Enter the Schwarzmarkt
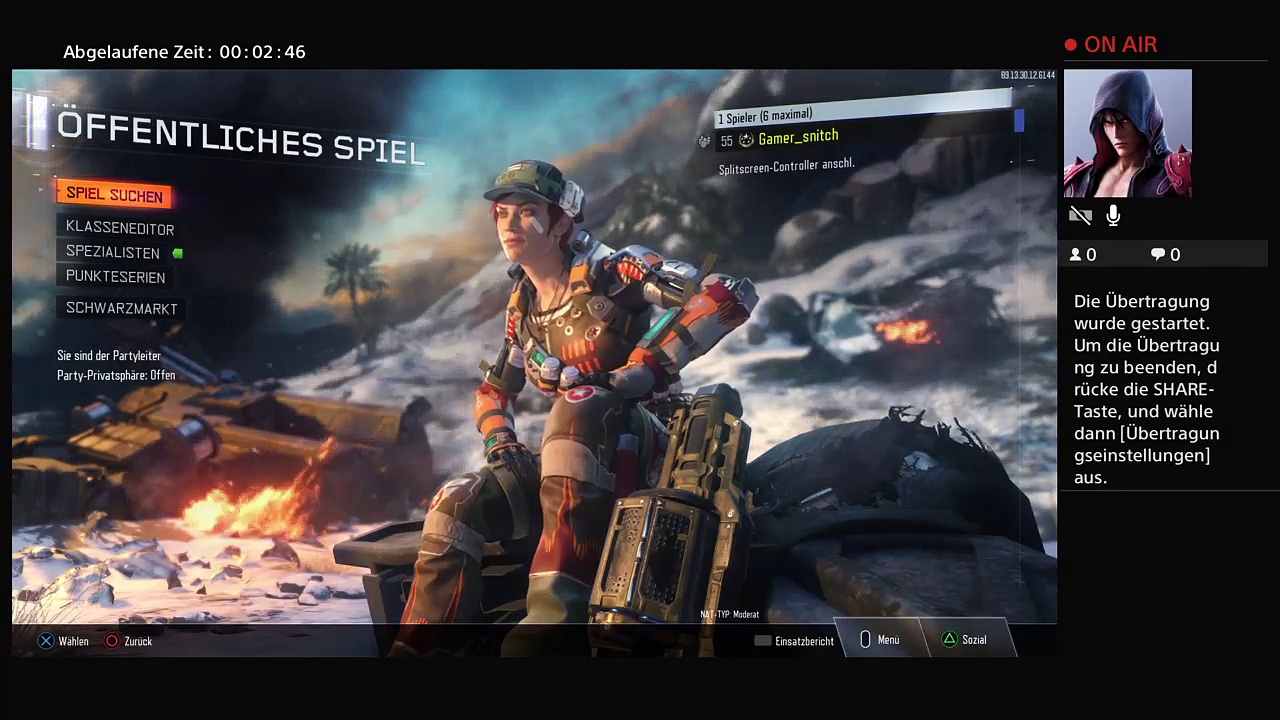1280x720 pixels. point(122,309)
